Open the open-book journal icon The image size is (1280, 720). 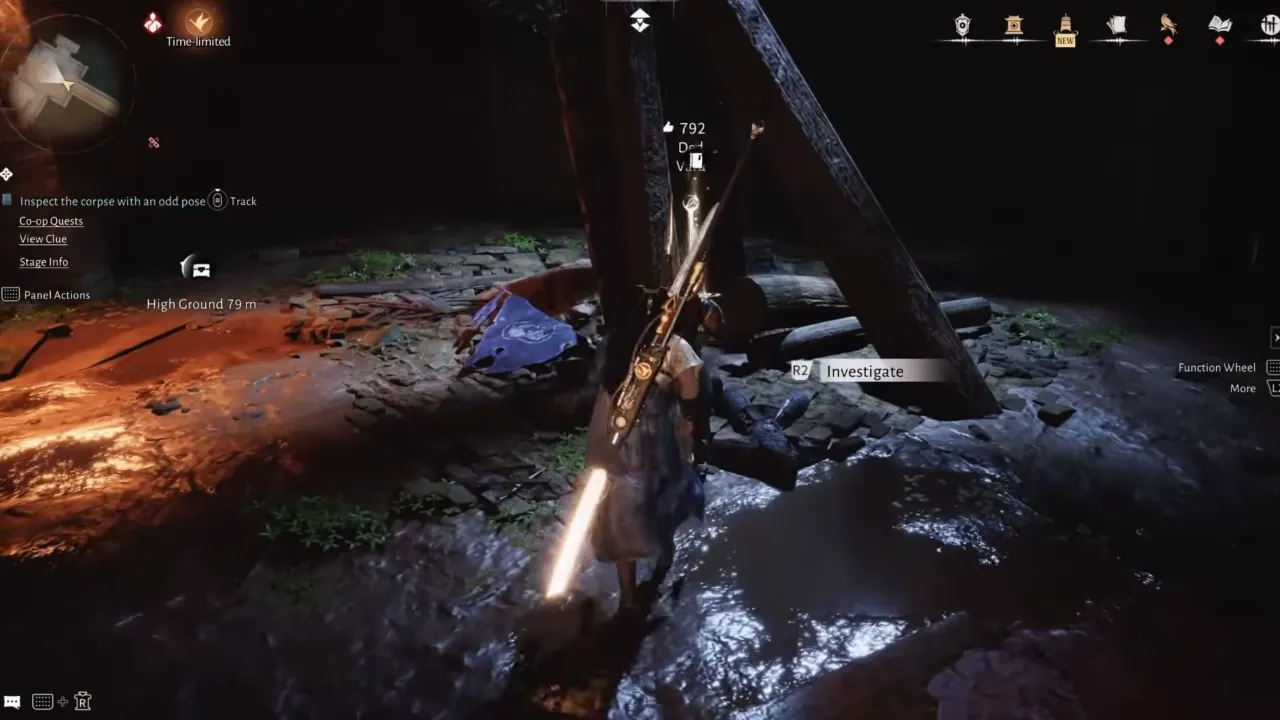point(1219,25)
